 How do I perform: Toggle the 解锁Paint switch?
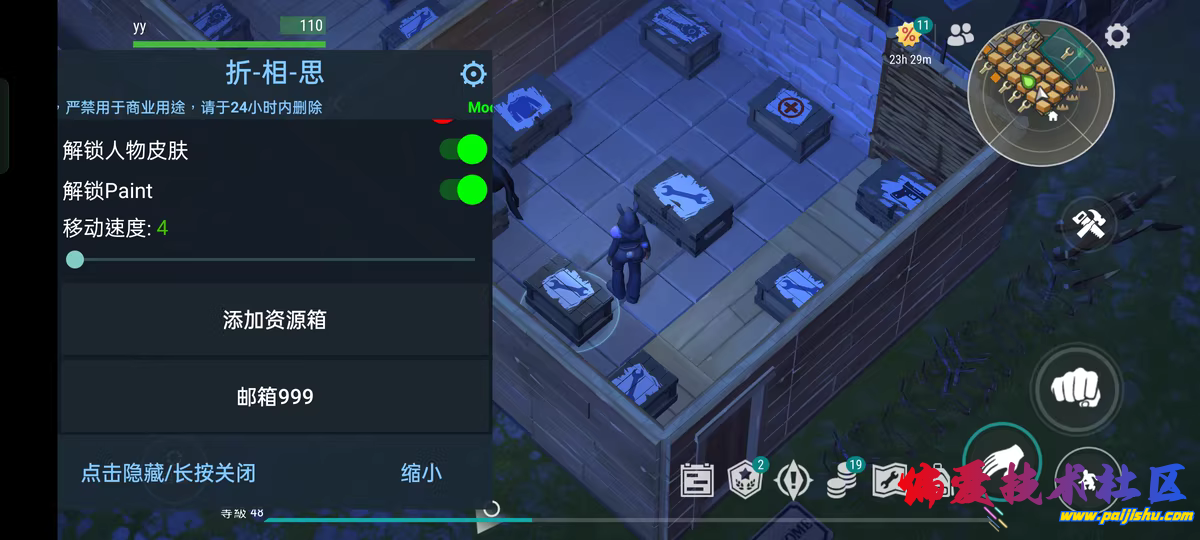[463, 190]
